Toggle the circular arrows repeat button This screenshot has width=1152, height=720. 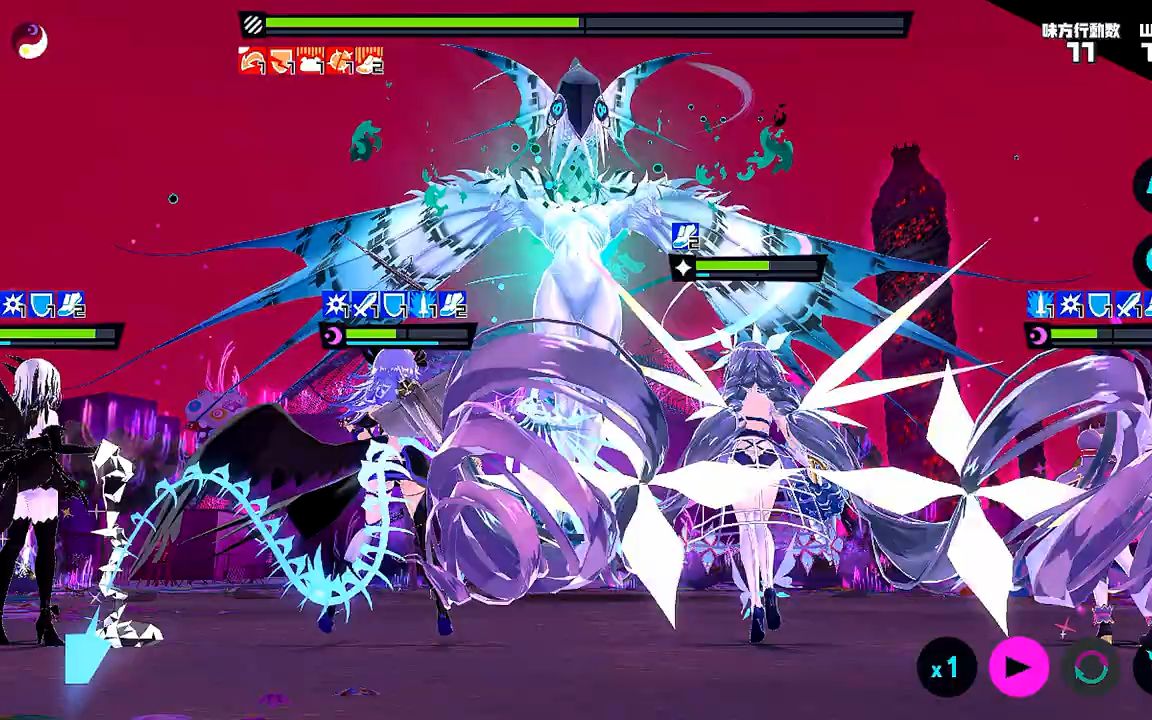[1090, 667]
